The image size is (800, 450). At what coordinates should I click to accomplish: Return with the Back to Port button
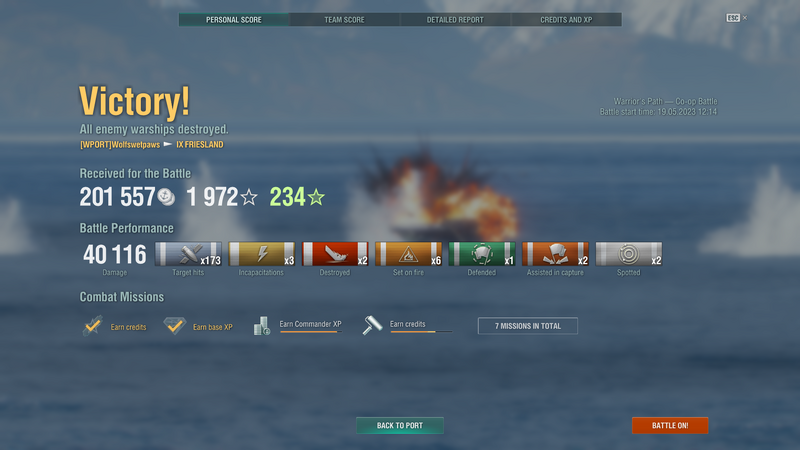click(400, 426)
